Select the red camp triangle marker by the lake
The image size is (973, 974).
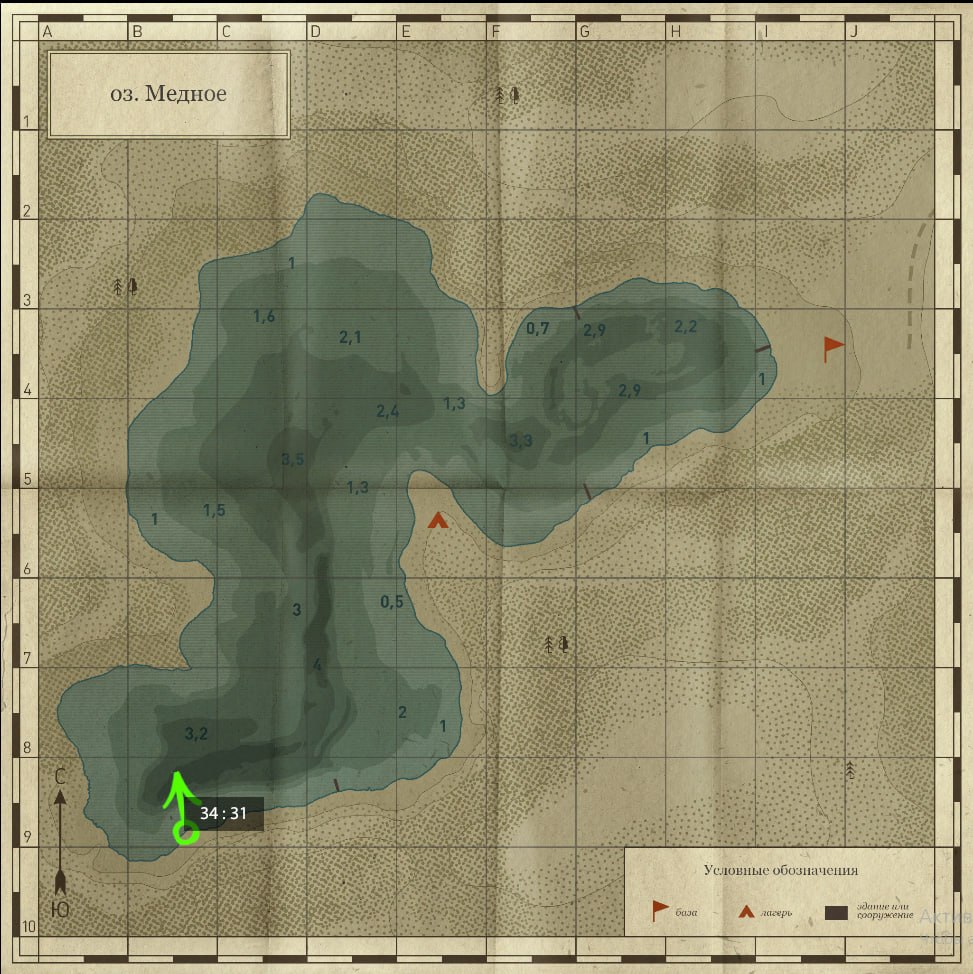pos(437,520)
